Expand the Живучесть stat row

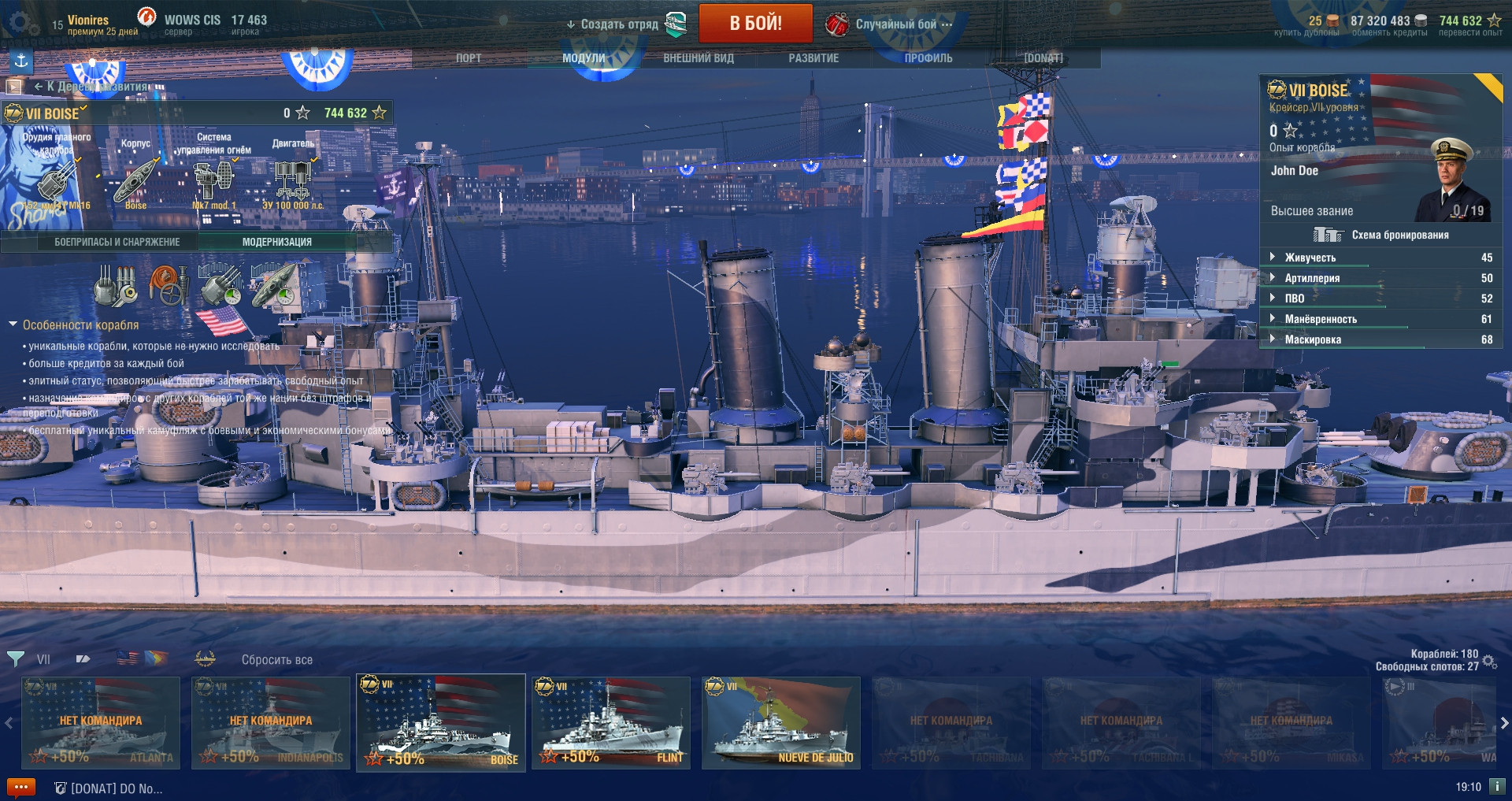[1310, 258]
